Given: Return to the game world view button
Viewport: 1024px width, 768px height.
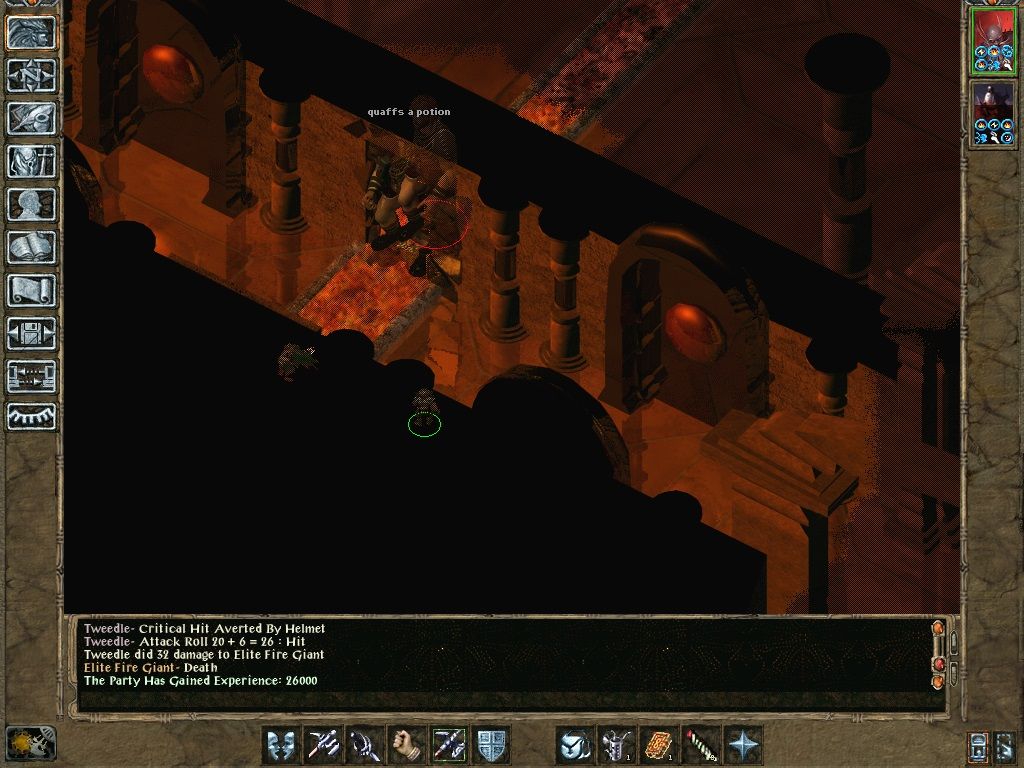Looking at the screenshot, I should tap(31, 32).
